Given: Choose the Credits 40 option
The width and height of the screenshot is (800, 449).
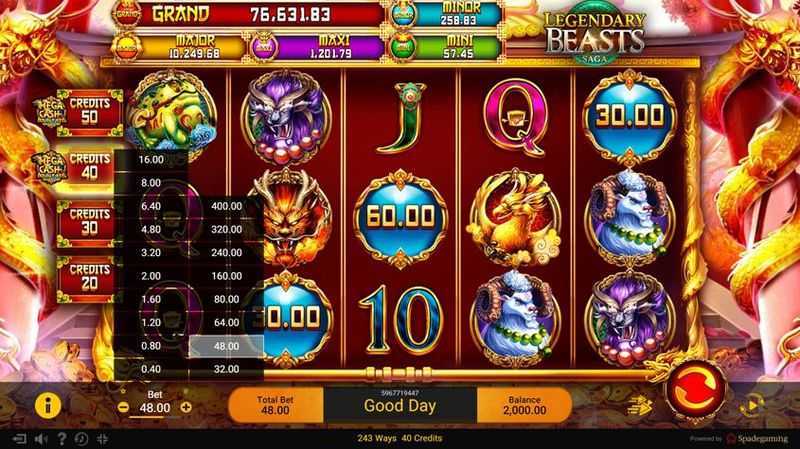Looking at the screenshot, I should [x=89, y=164].
